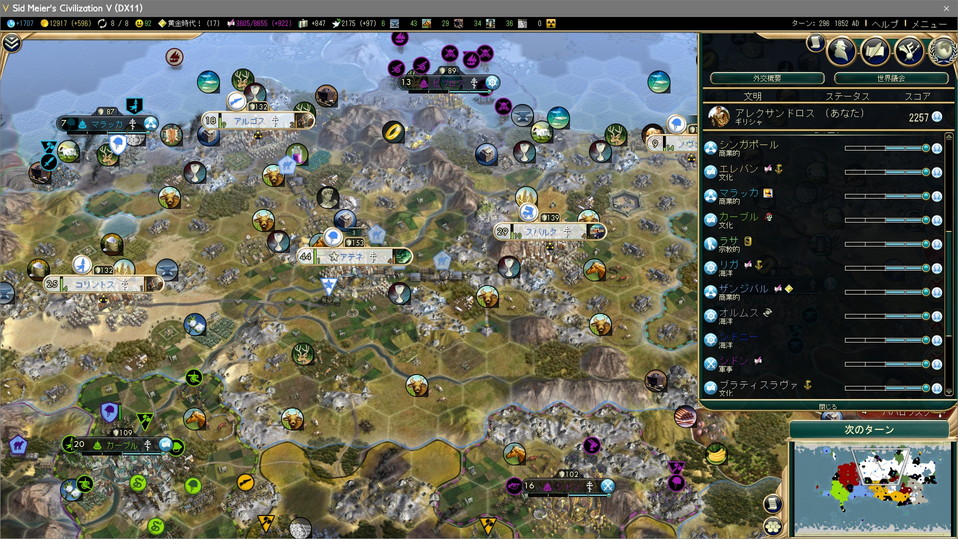
Task: Open the scroll icon beside the minimap
Action: tap(772, 503)
